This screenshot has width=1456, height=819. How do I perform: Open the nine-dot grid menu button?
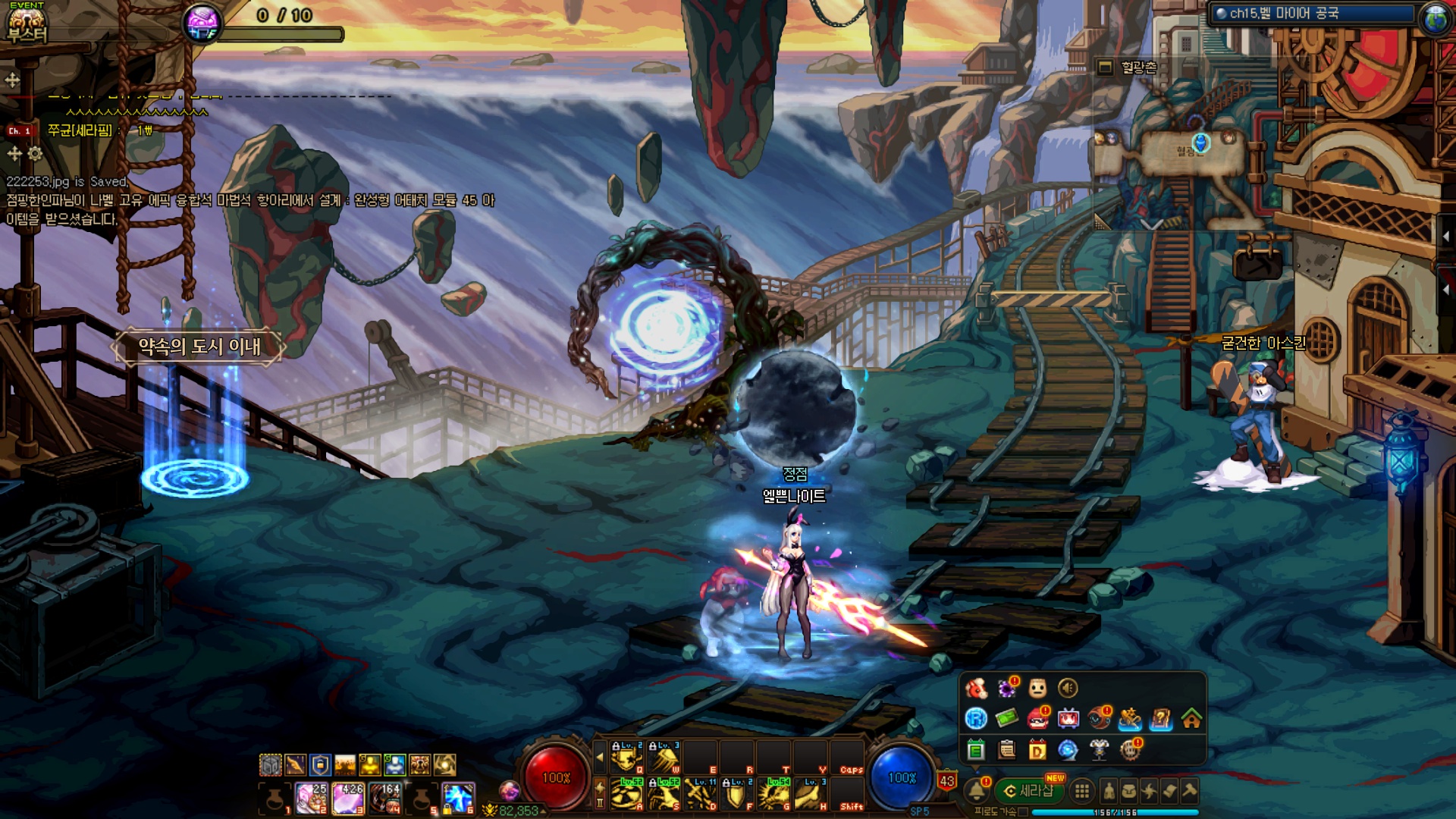[x=1082, y=791]
